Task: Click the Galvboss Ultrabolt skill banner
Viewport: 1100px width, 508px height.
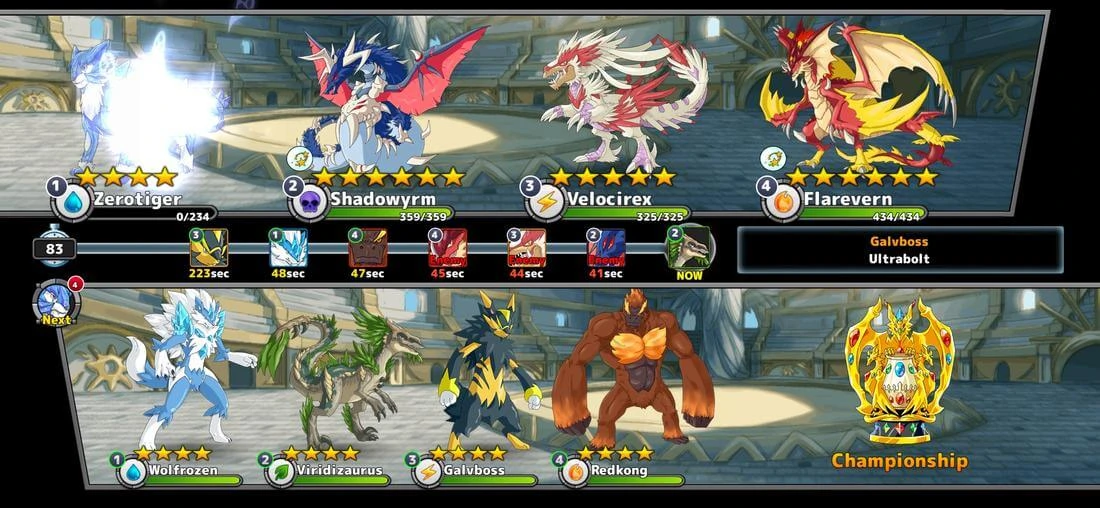Action: (900, 249)
